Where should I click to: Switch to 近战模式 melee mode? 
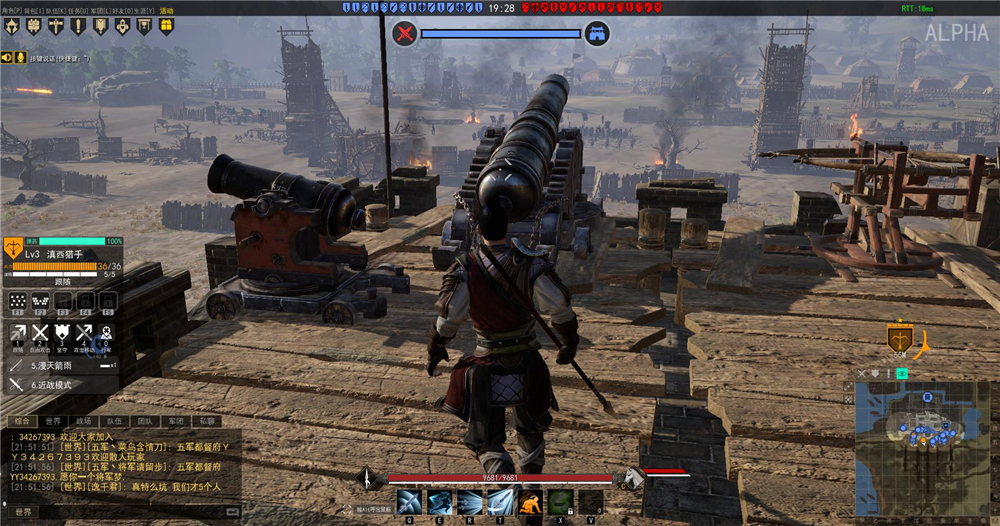(x=50, y=384)
